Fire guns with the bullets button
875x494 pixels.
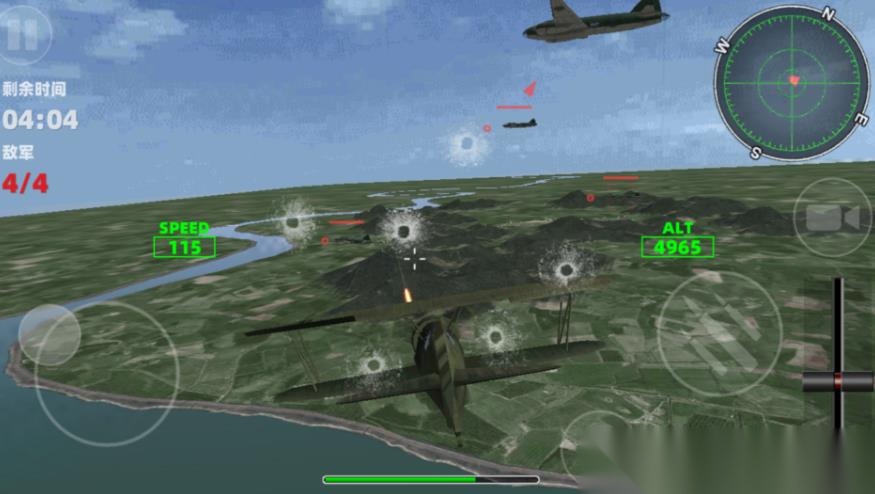[718, 332]
